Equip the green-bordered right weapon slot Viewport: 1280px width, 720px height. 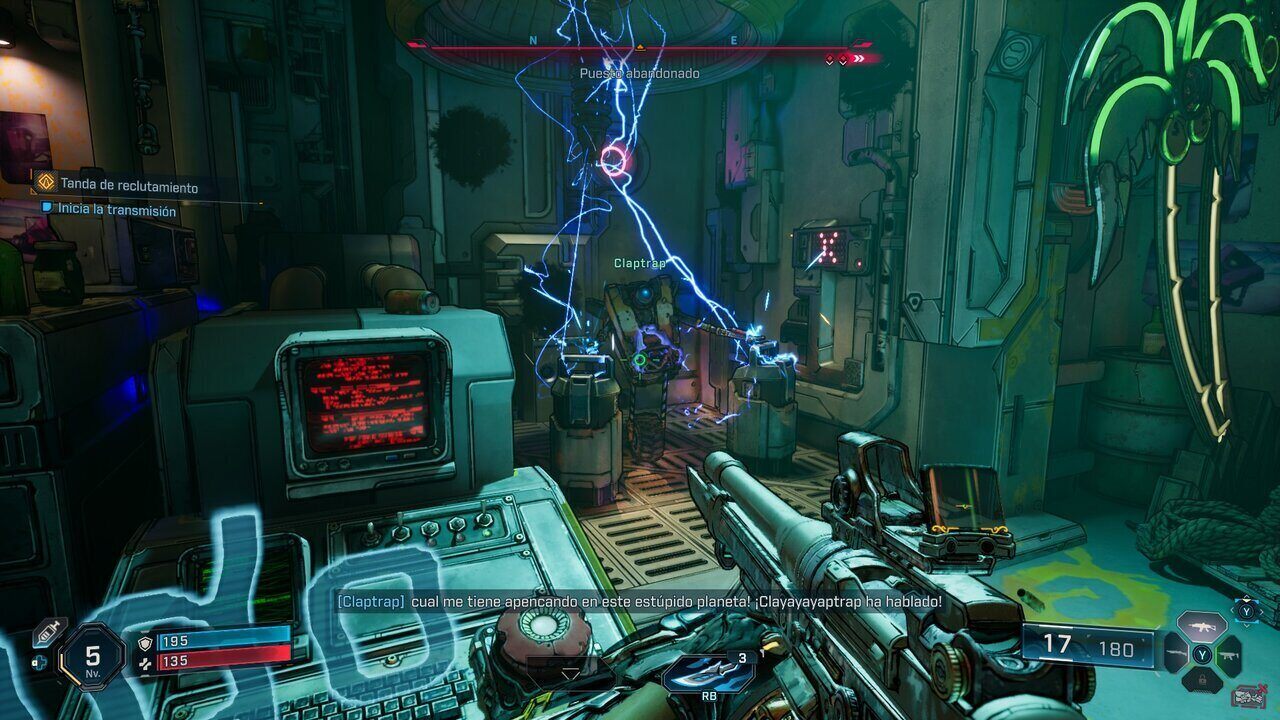1229,655
